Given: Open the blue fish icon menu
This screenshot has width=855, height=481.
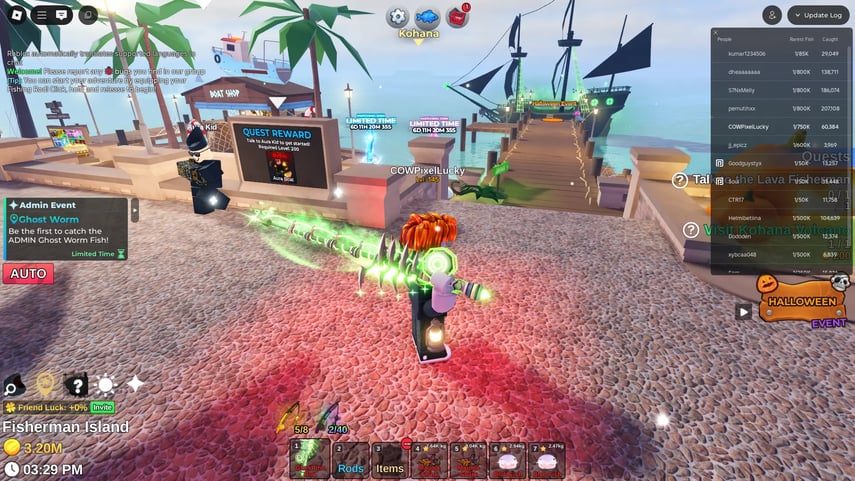Looking at the screenshot, I should 428,17.
